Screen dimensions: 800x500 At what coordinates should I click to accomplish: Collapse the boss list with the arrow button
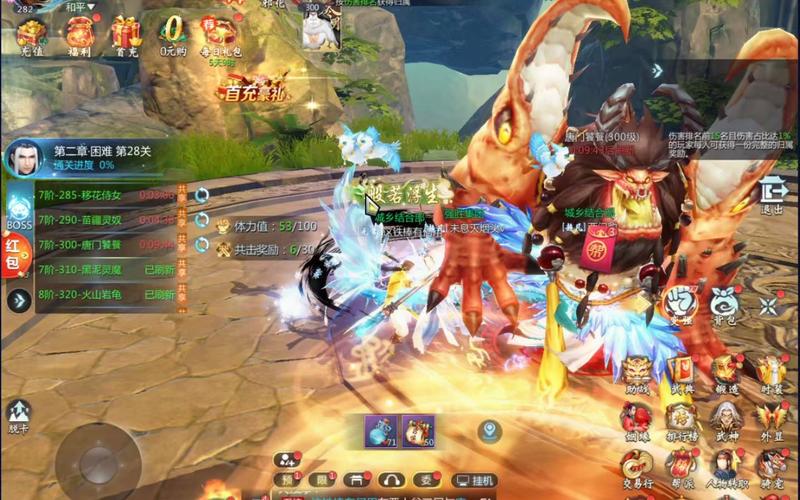pos(18,300)
